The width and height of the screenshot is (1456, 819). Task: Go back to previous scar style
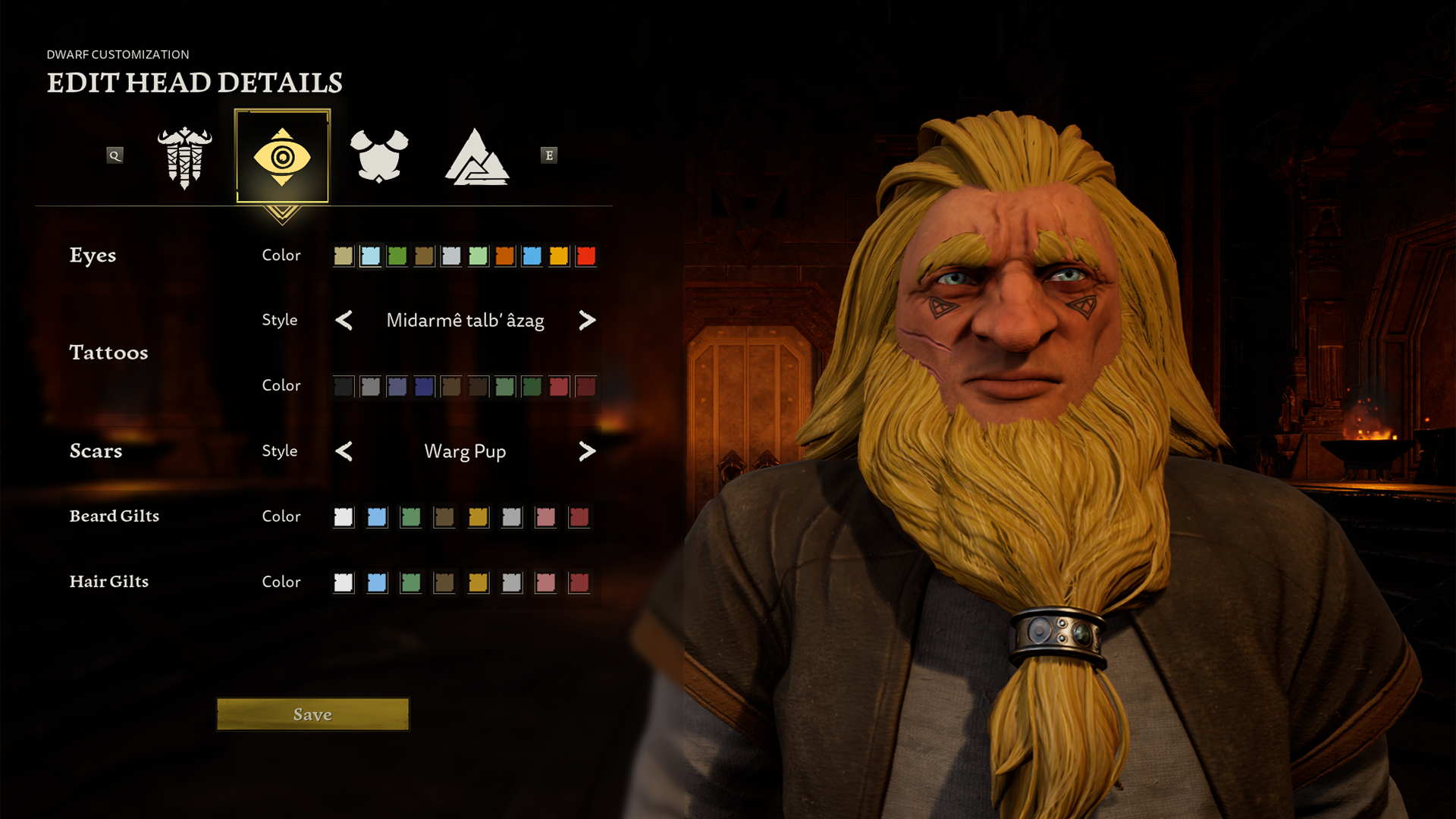click(x=344, y=451)
